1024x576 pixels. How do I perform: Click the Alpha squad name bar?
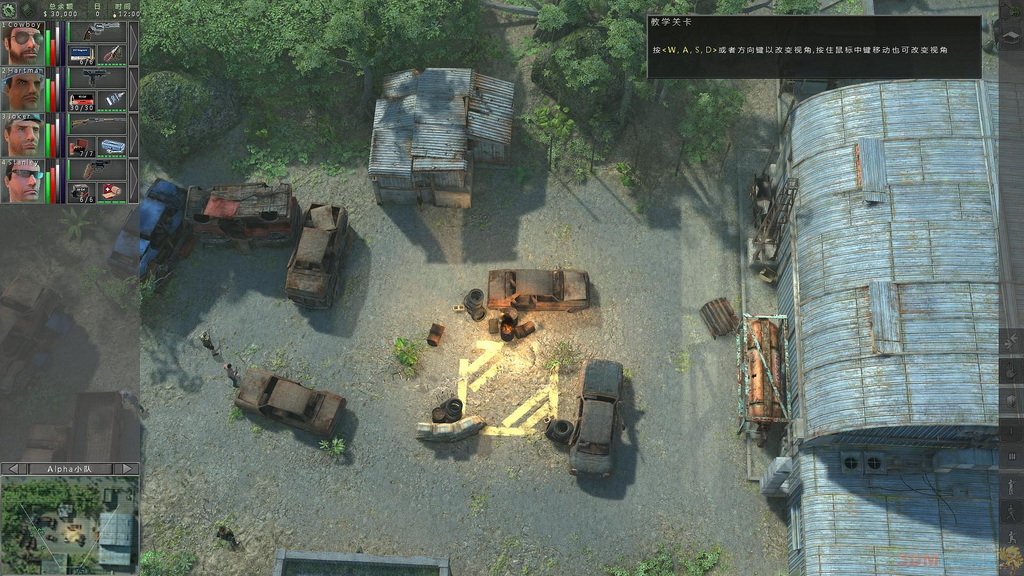pyautogui.click(x=70, y=468)
